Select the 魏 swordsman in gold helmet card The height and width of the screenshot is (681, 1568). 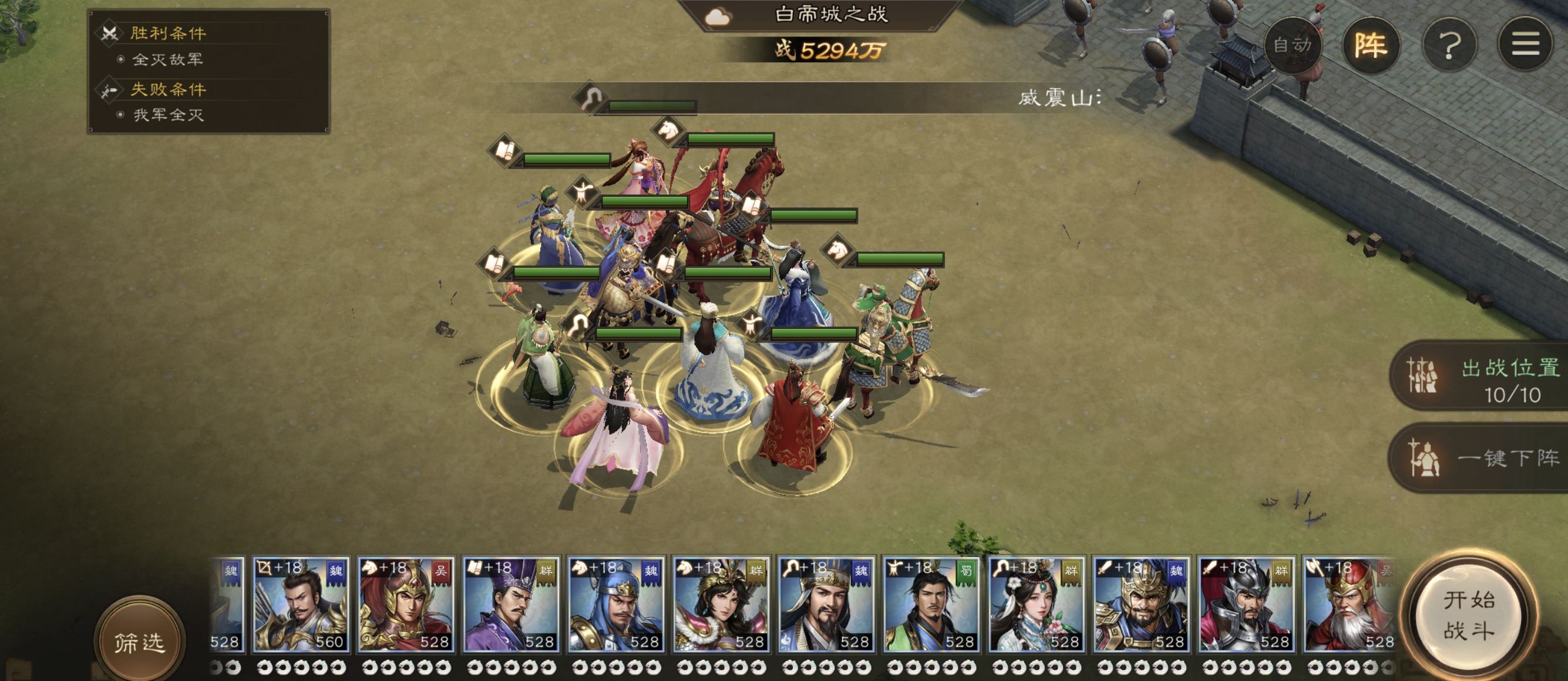(x=1140, y=605)
